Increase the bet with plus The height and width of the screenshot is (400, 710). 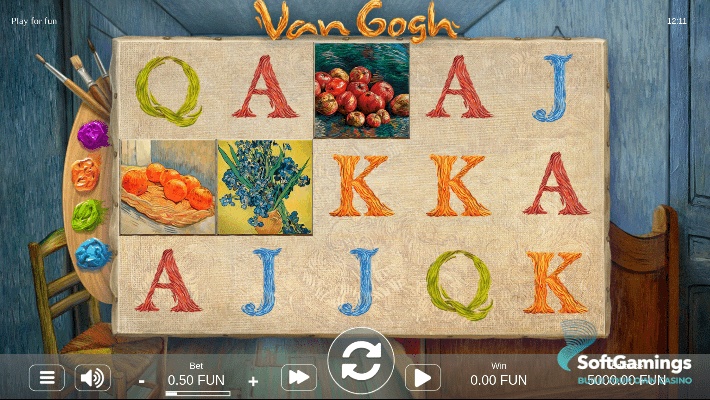pyautogui.click(x=253, y=381)
